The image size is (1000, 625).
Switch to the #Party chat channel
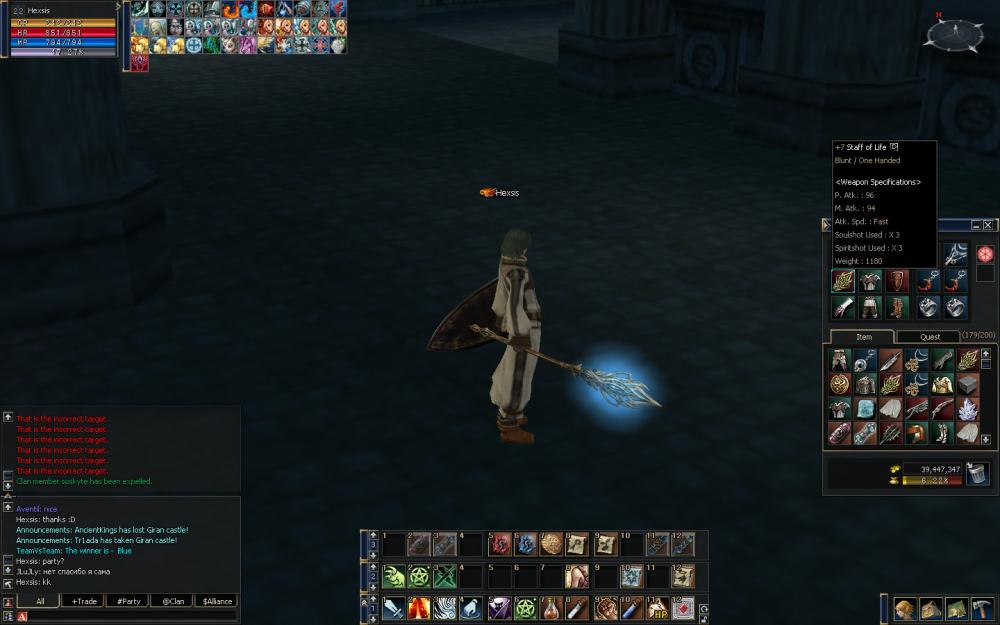[127, 601]
